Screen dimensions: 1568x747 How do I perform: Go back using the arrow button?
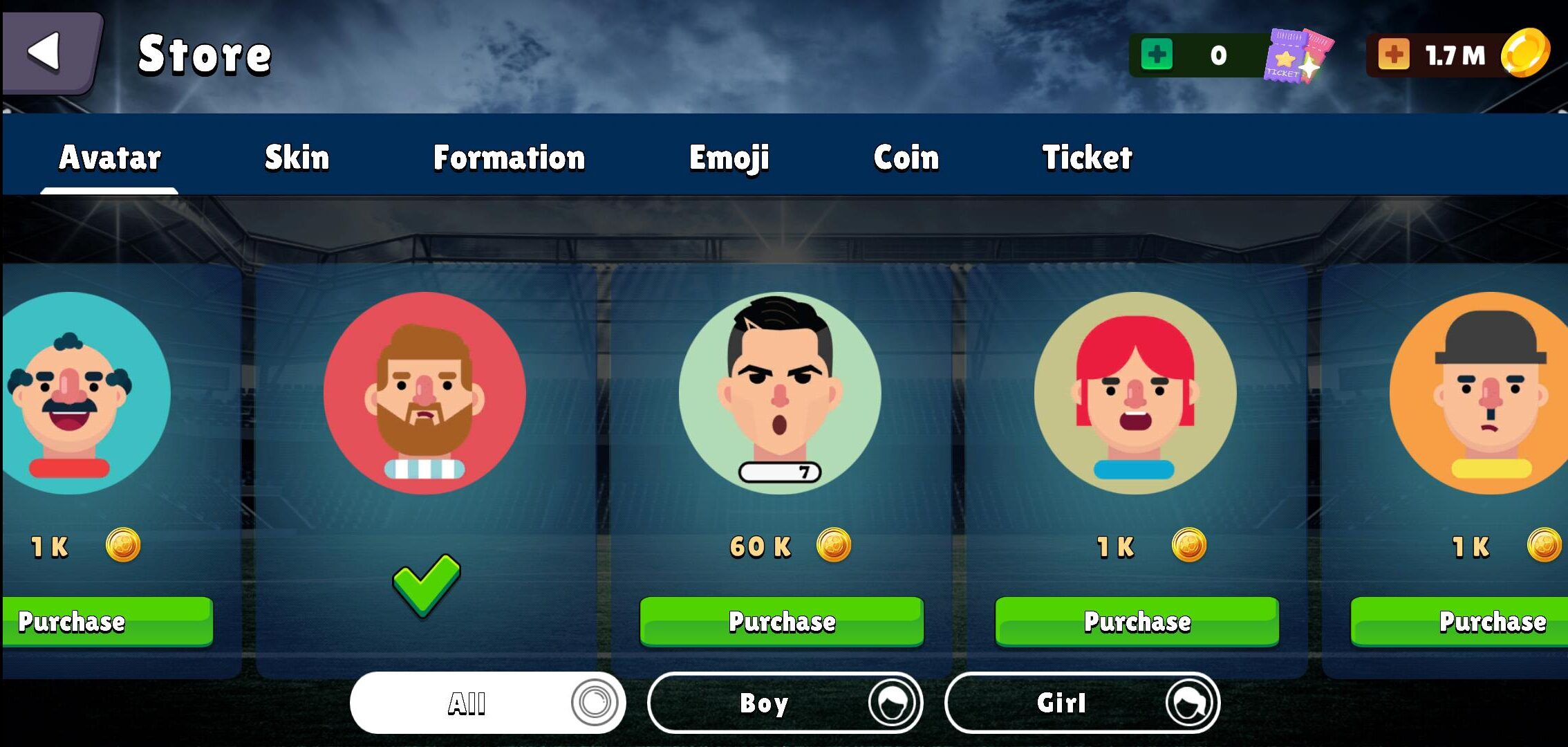[x=48, y=53]
